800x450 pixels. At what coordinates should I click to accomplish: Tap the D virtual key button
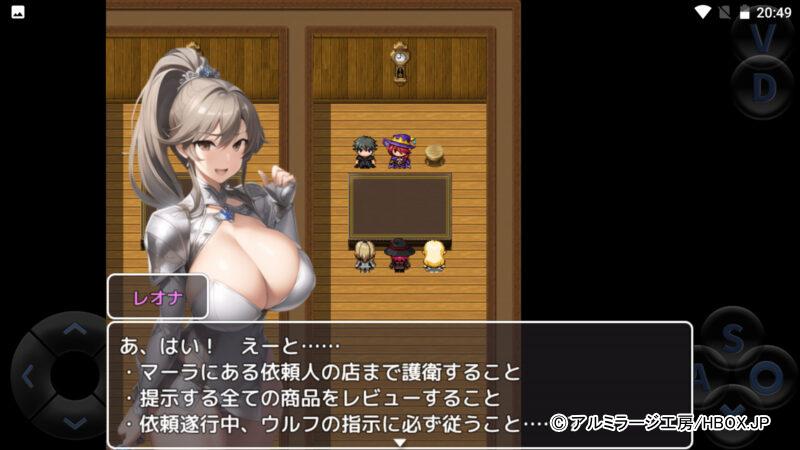(x=764, y=88)
